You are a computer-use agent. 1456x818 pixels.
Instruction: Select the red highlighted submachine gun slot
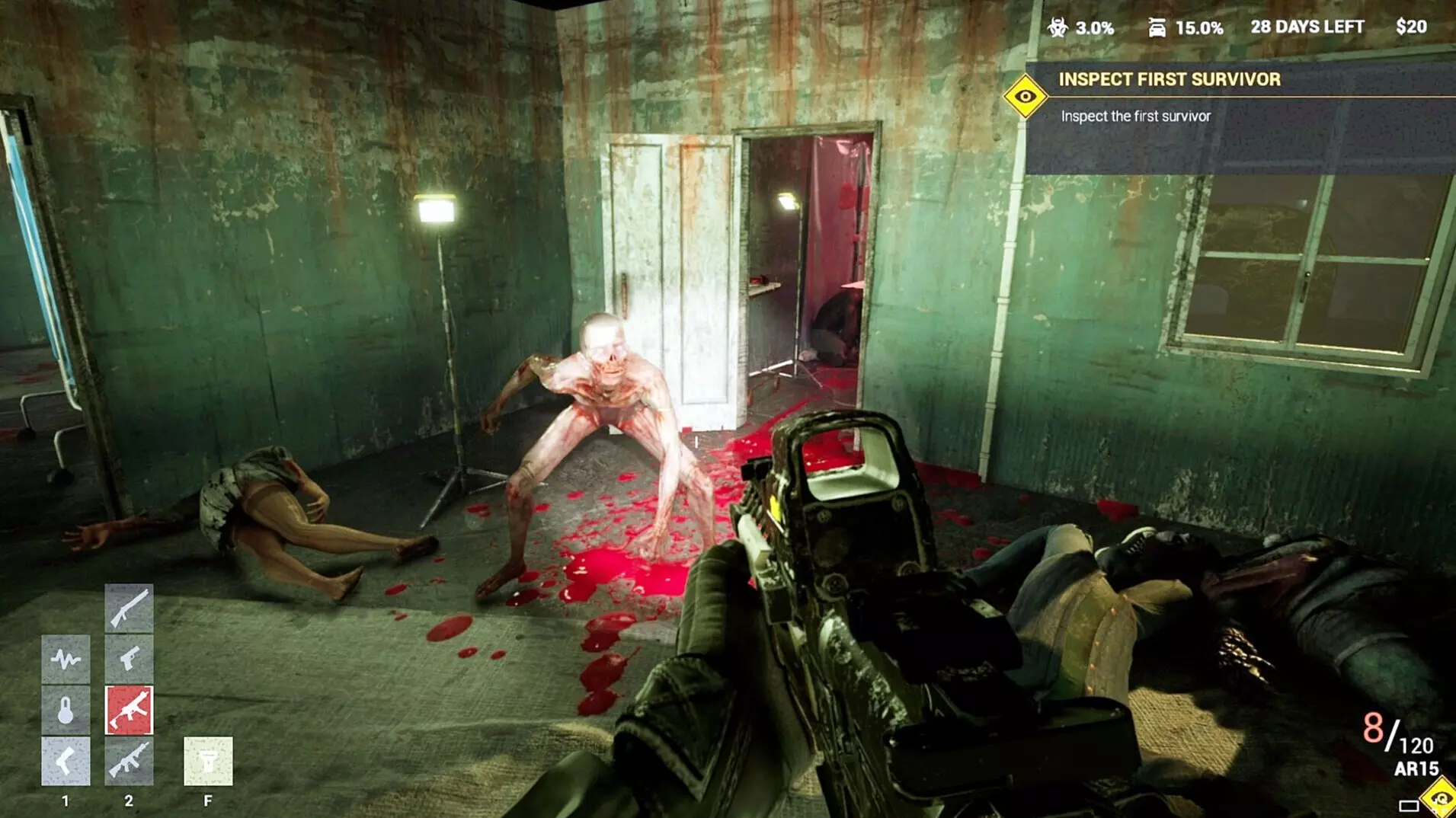129,710
